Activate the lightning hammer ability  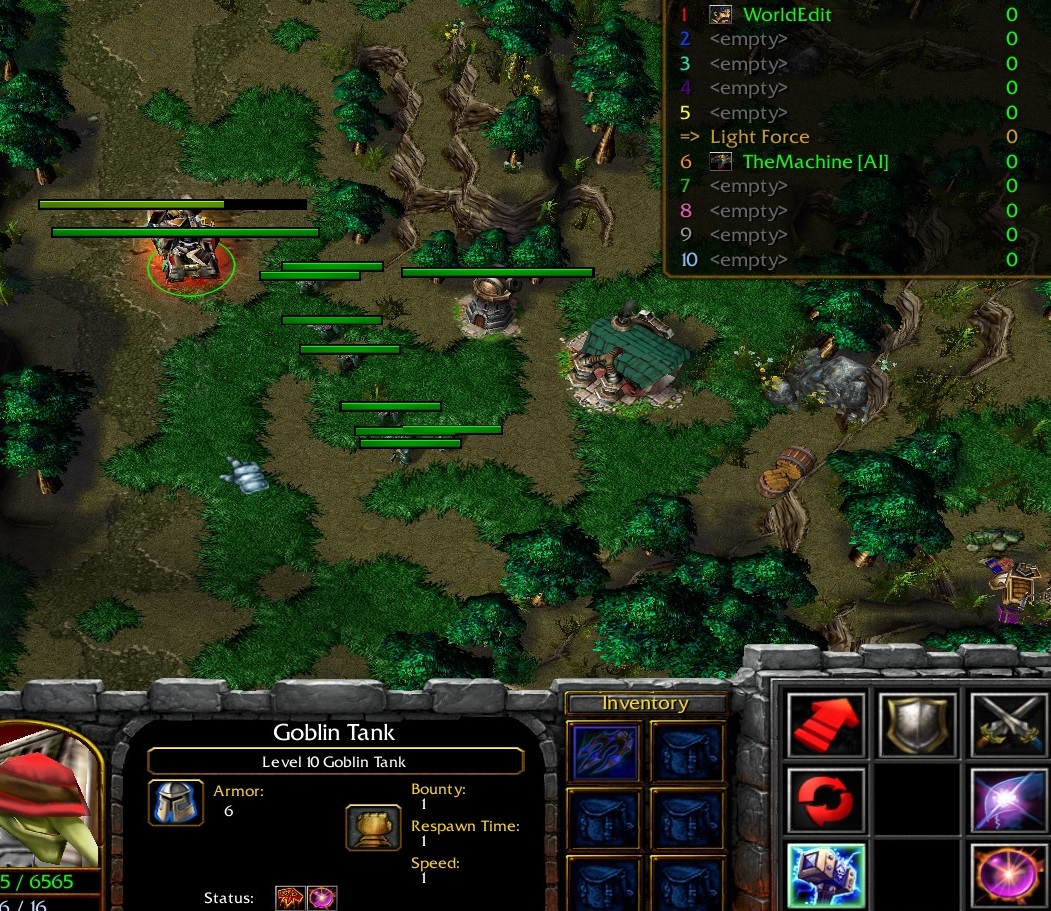click(825, 874)
